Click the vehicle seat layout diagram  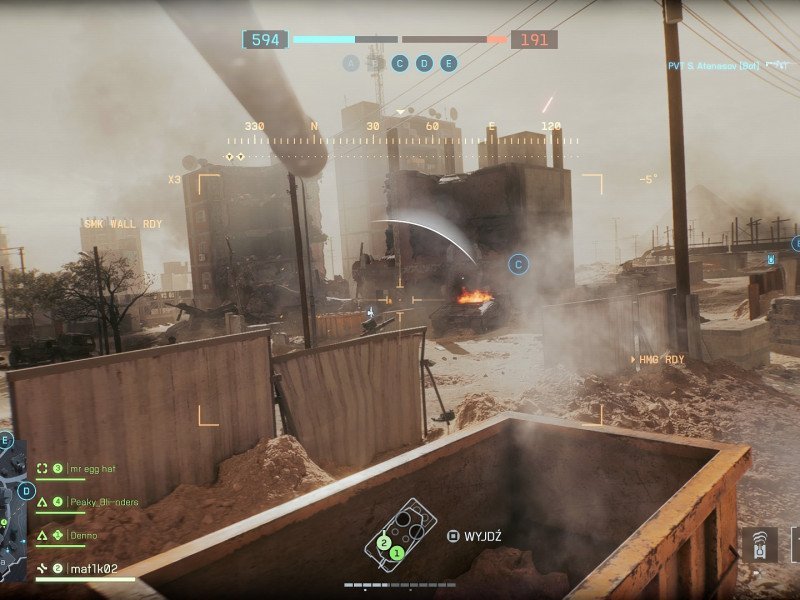tap(400, 533)
